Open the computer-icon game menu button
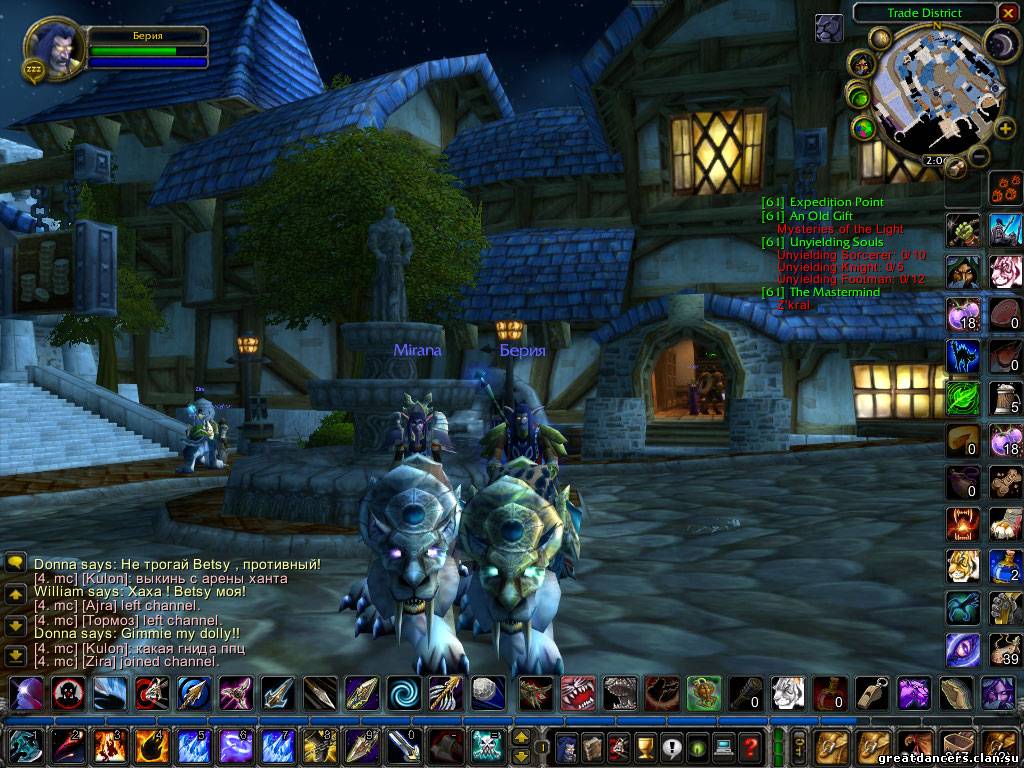 (724, 746)
